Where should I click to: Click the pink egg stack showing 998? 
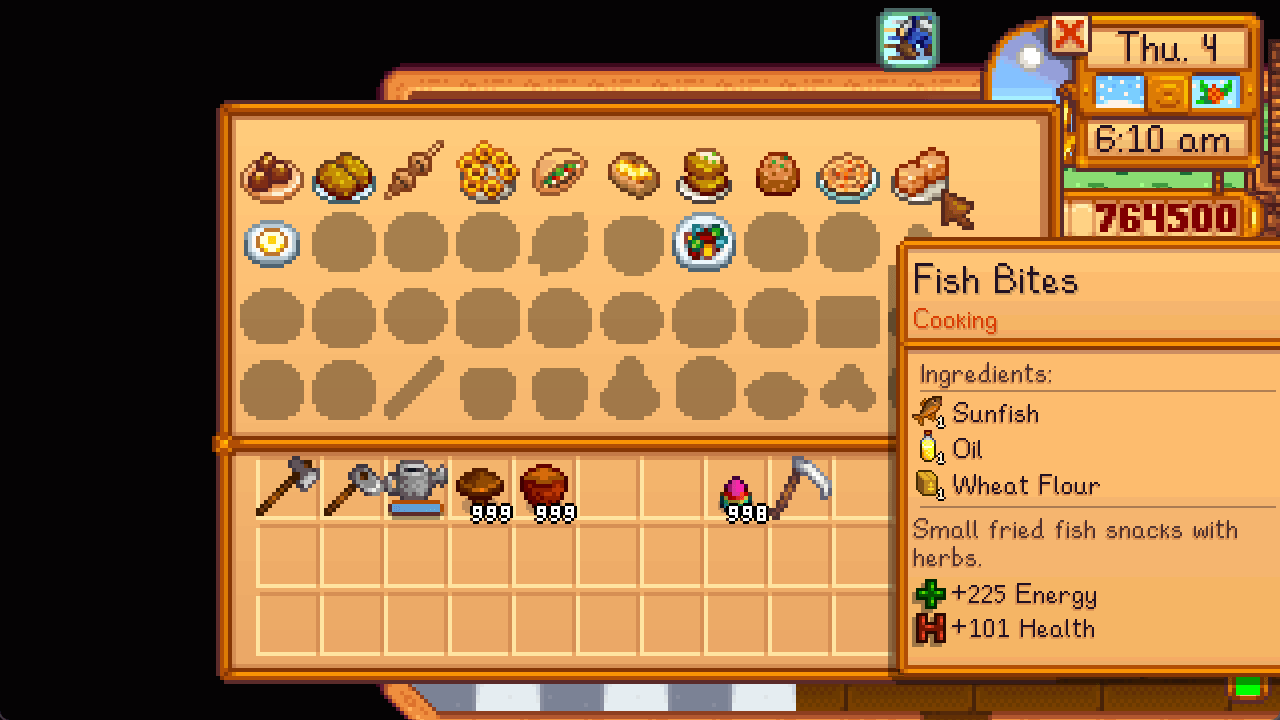click(739, 490)
